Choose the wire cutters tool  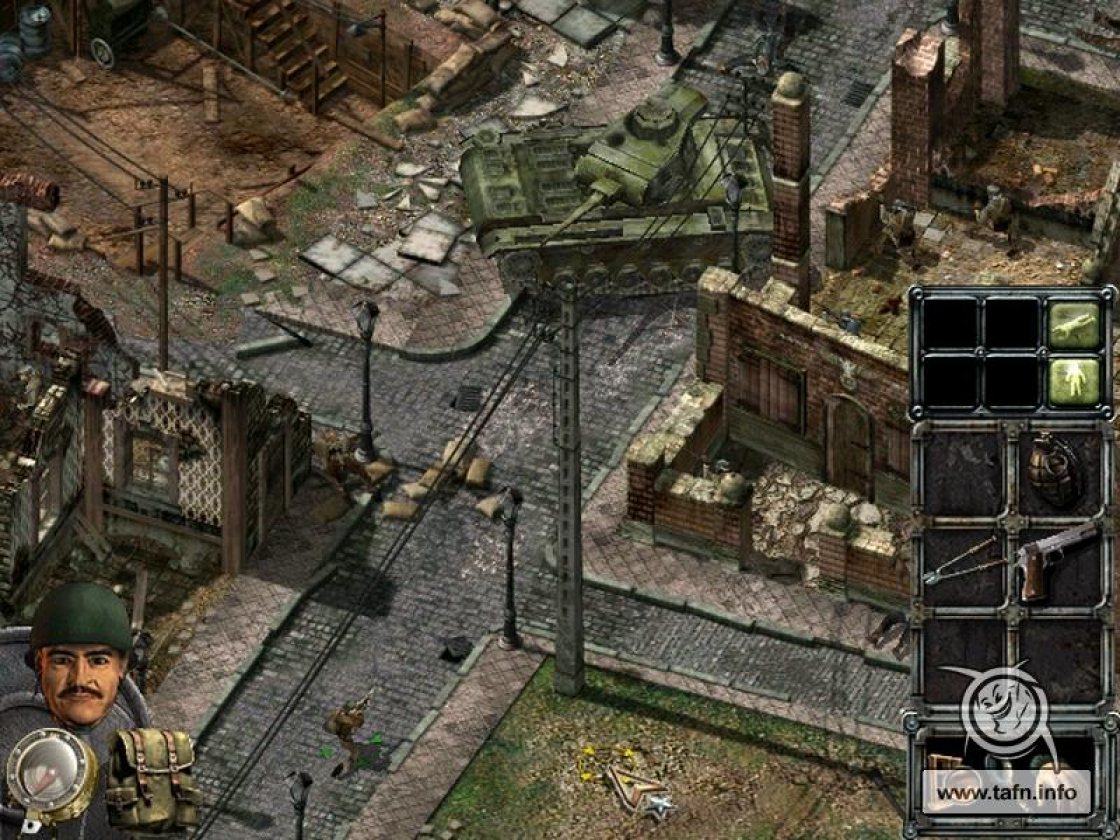pos(962,562)
